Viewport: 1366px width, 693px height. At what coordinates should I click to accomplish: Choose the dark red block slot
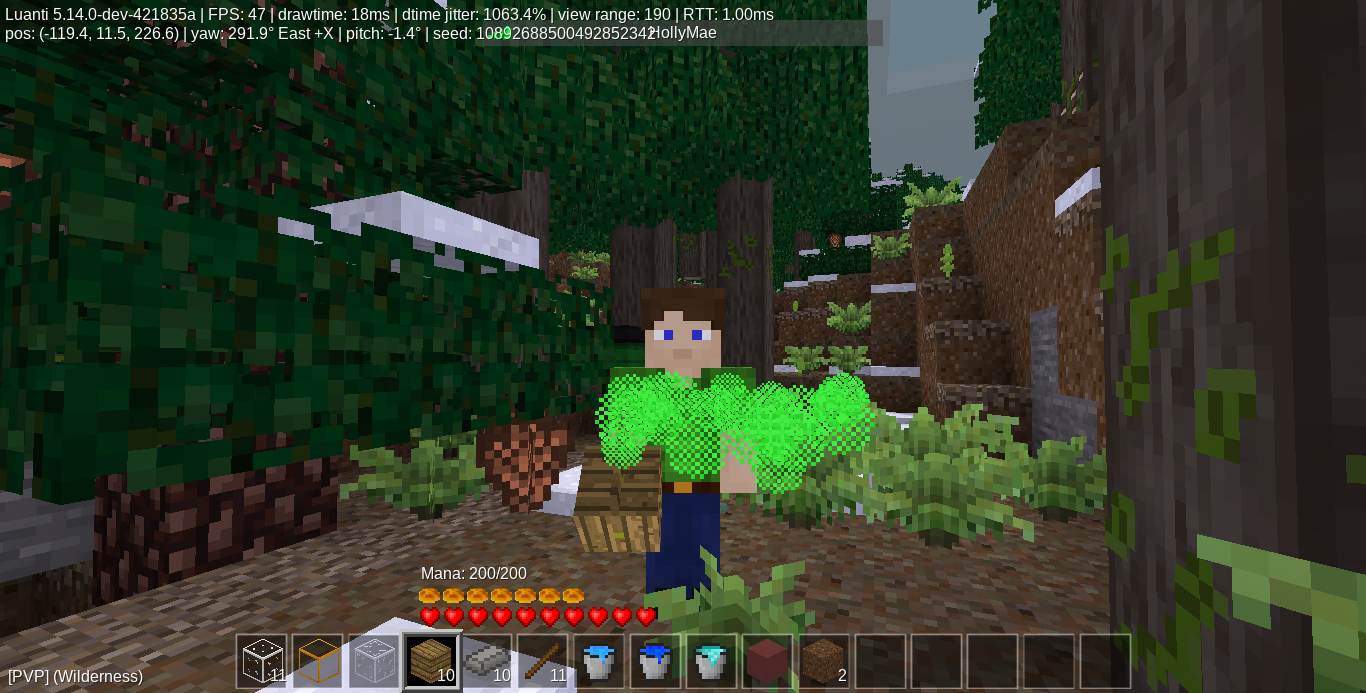(x=767, y=661)
